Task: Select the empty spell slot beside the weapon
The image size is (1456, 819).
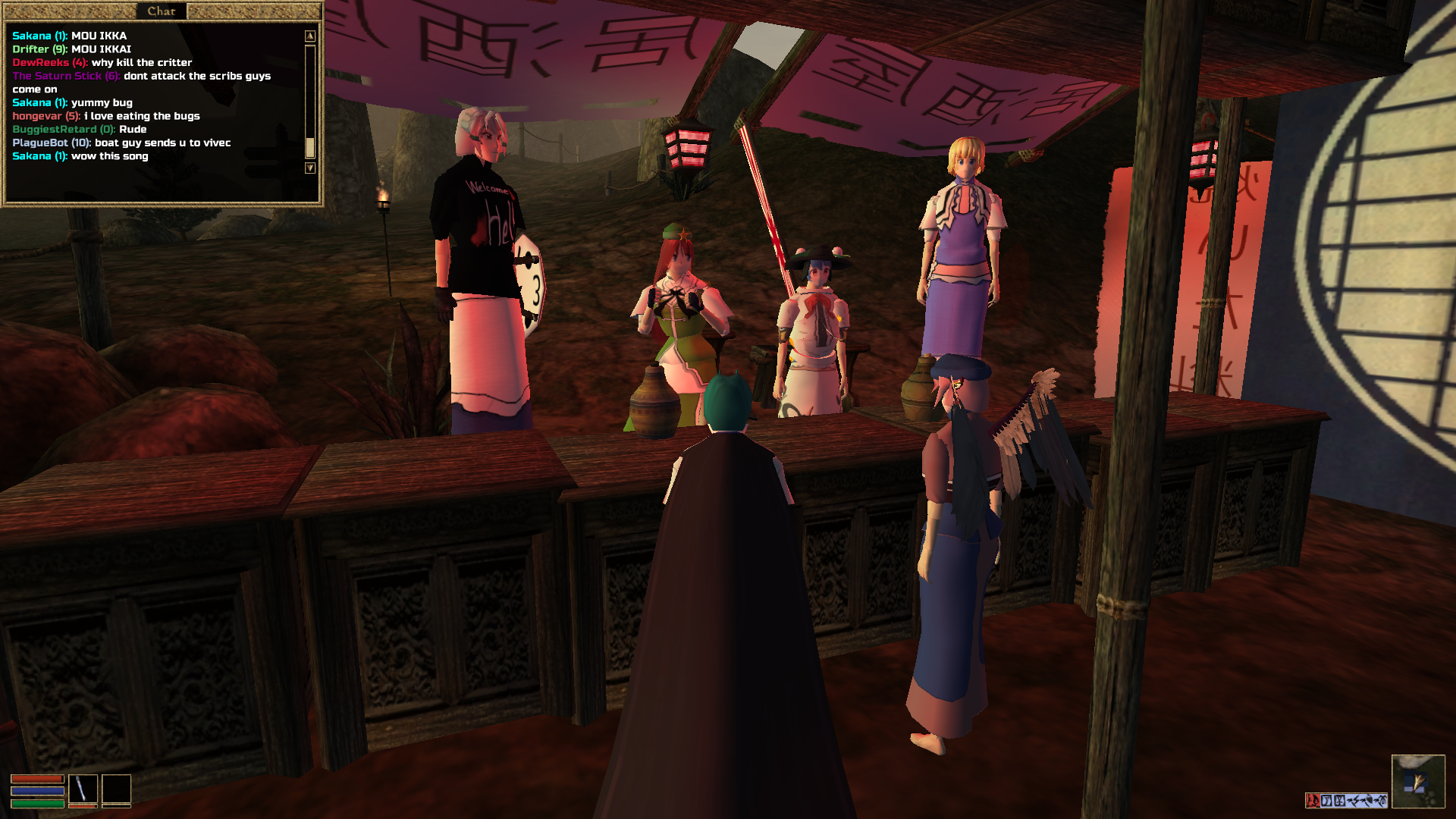Action: (x=116, y=789)
